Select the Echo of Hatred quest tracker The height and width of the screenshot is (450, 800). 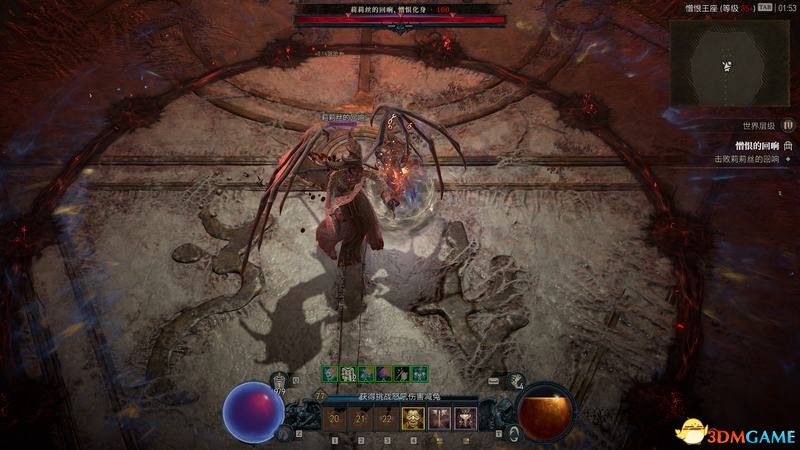click(x=746, y=146)
